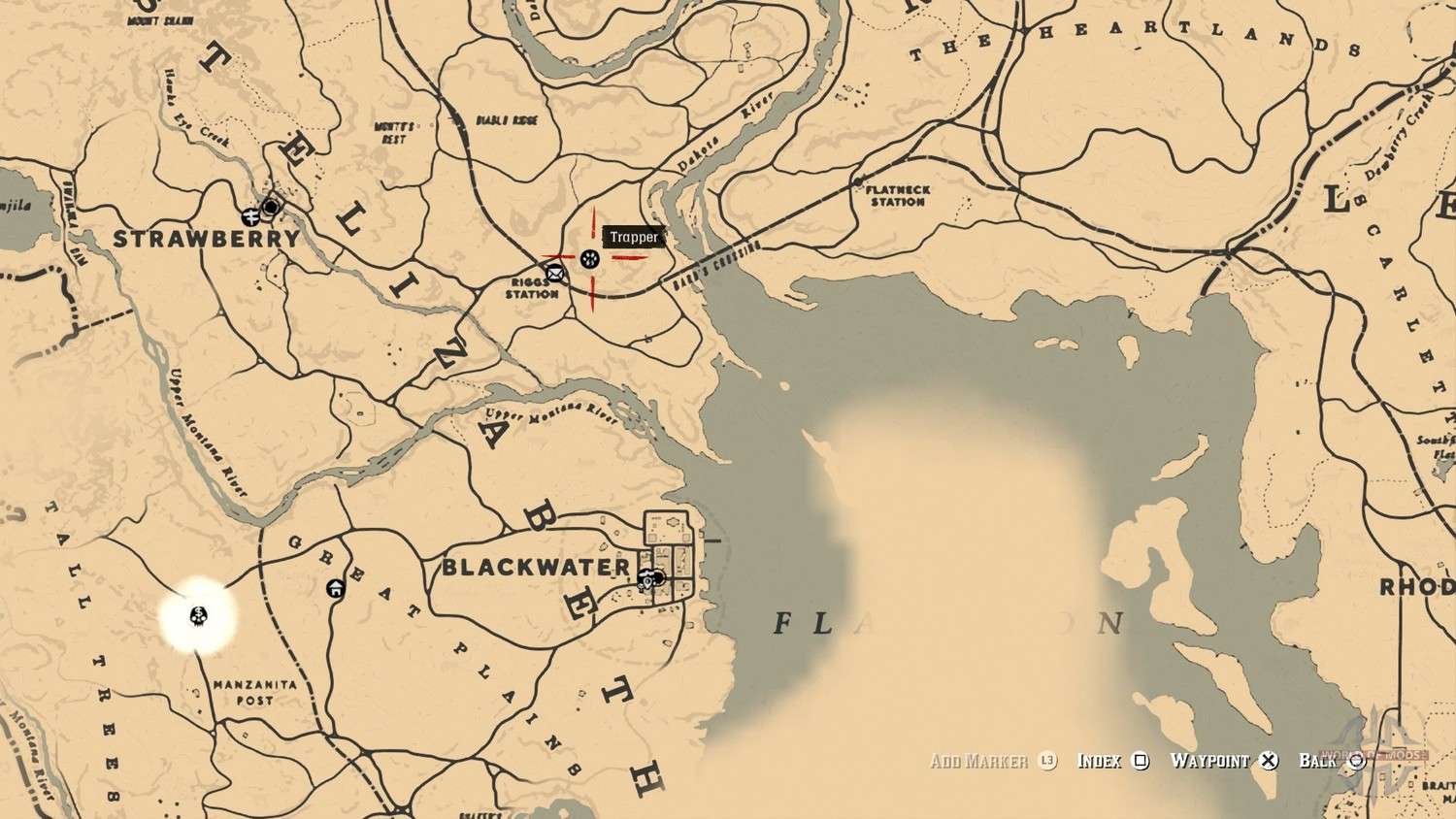
Task: Choose the signpost marker in Strawberry
Action: (x=251, y=215)
